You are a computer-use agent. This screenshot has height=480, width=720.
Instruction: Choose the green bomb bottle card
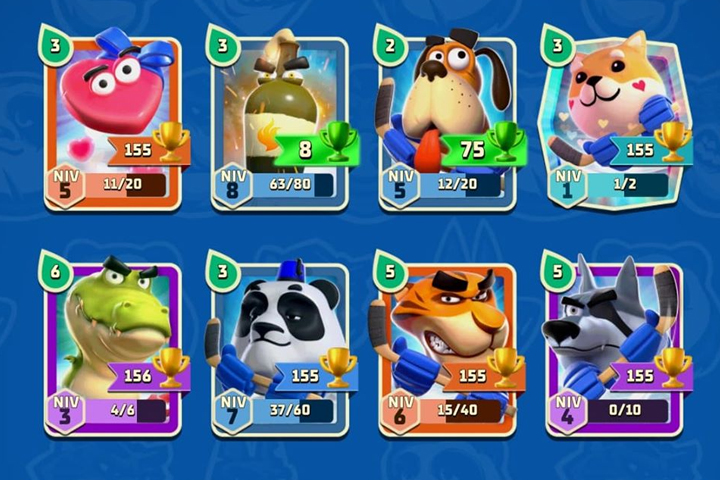tap(279, 120)
